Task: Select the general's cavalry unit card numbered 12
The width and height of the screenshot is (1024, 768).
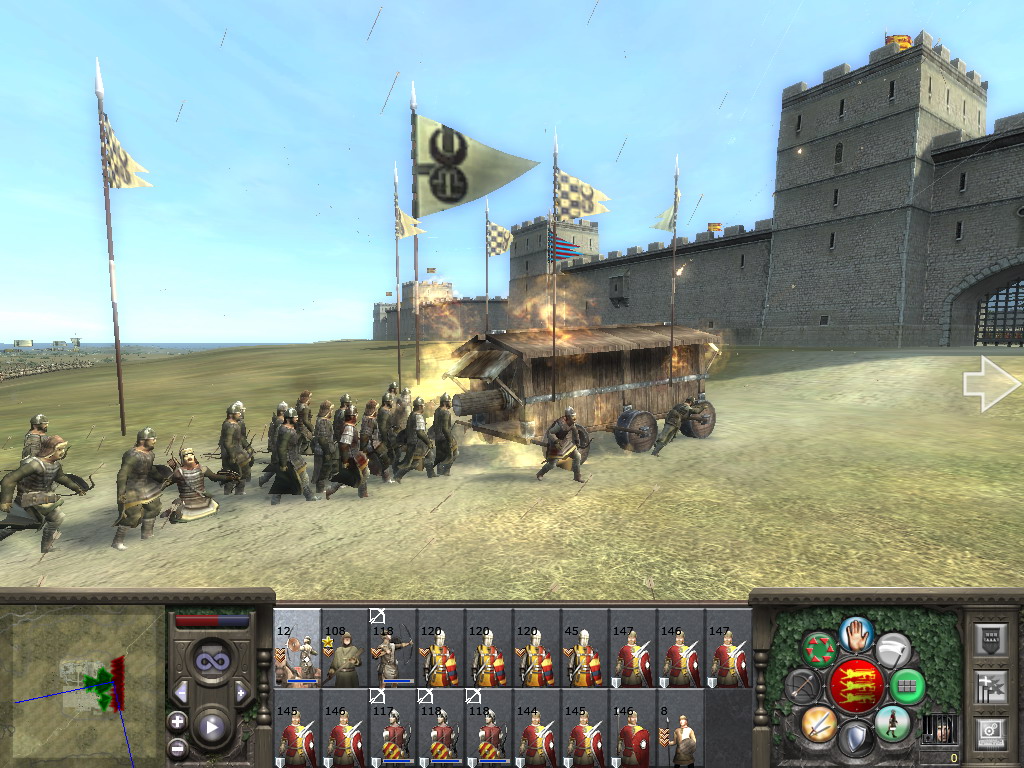Action: click(297, 648)
